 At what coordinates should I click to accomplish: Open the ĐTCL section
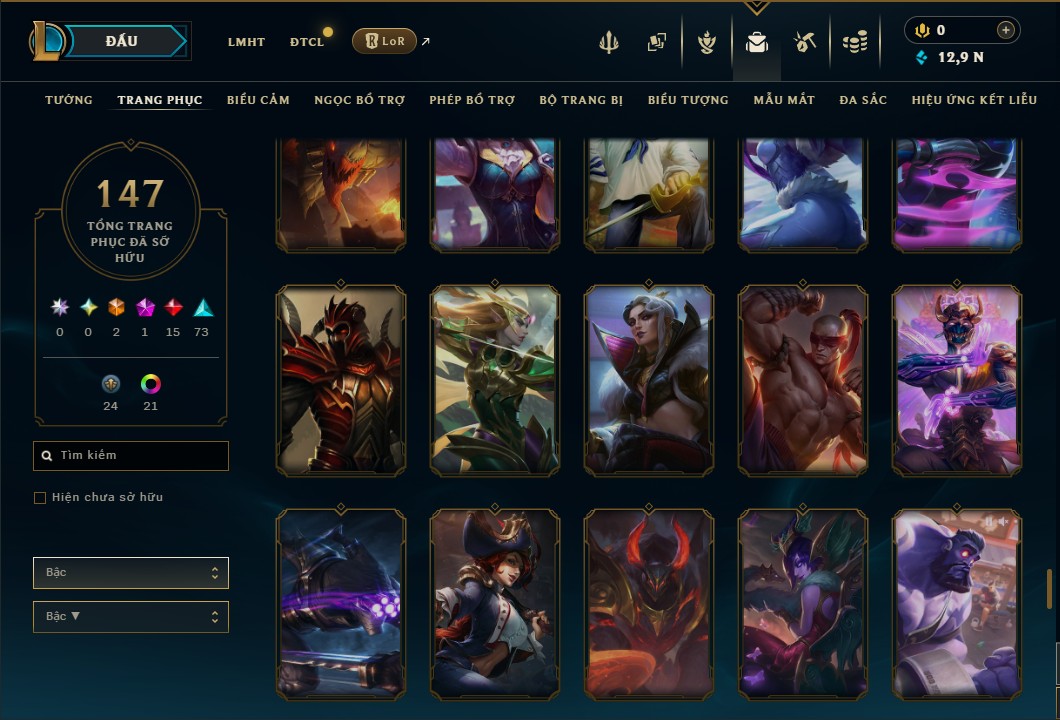coord(307,42)
